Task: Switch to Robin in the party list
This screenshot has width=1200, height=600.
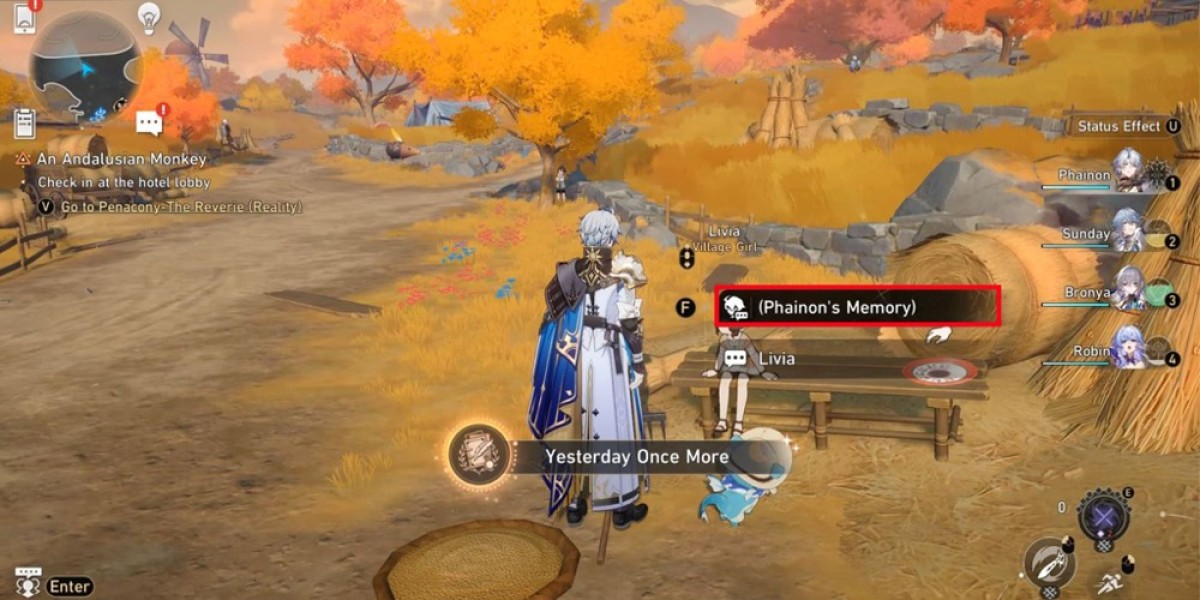Action: coord(1130,350)
